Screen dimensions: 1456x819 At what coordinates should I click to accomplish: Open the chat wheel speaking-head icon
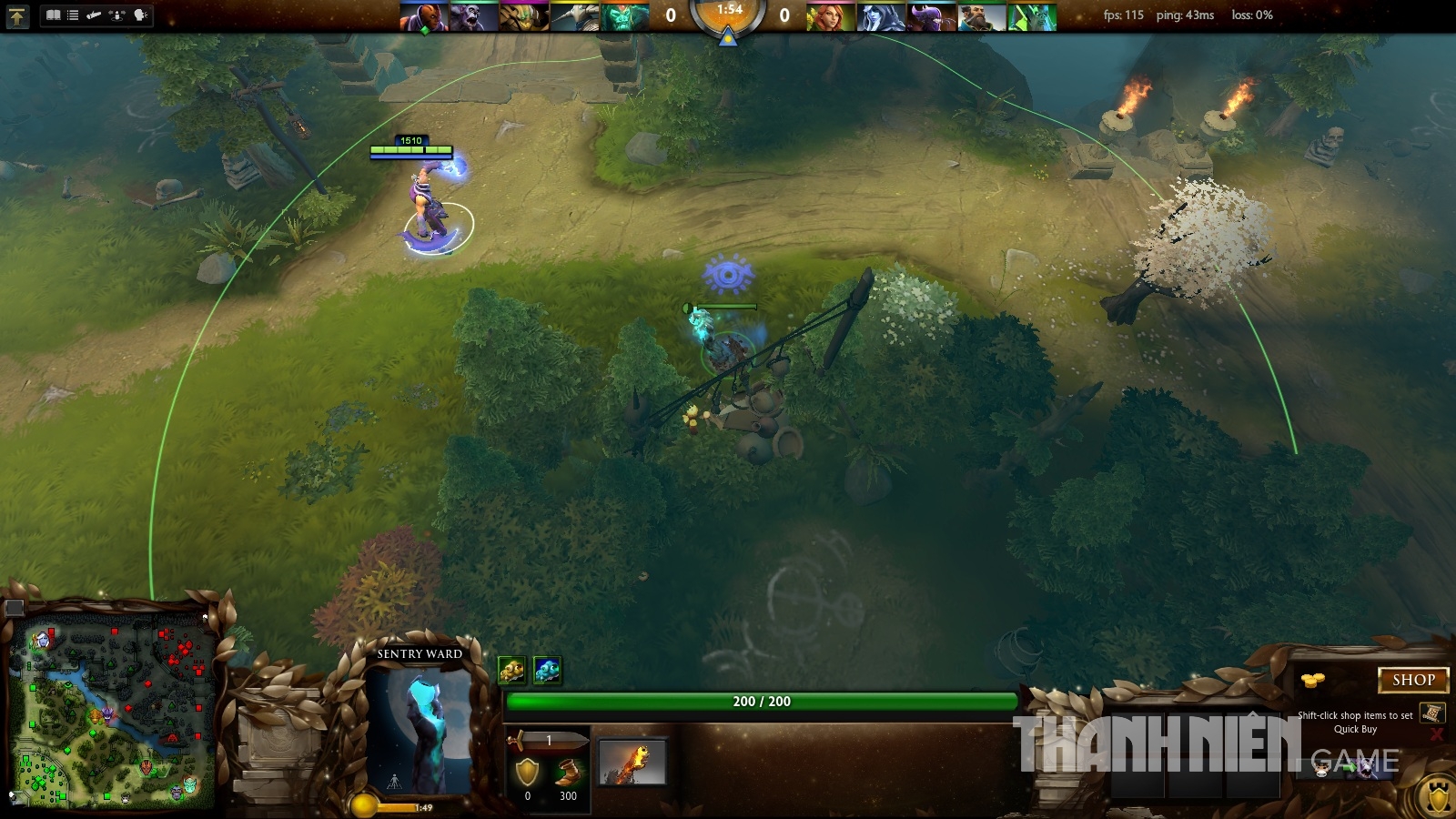coord(138,14)
